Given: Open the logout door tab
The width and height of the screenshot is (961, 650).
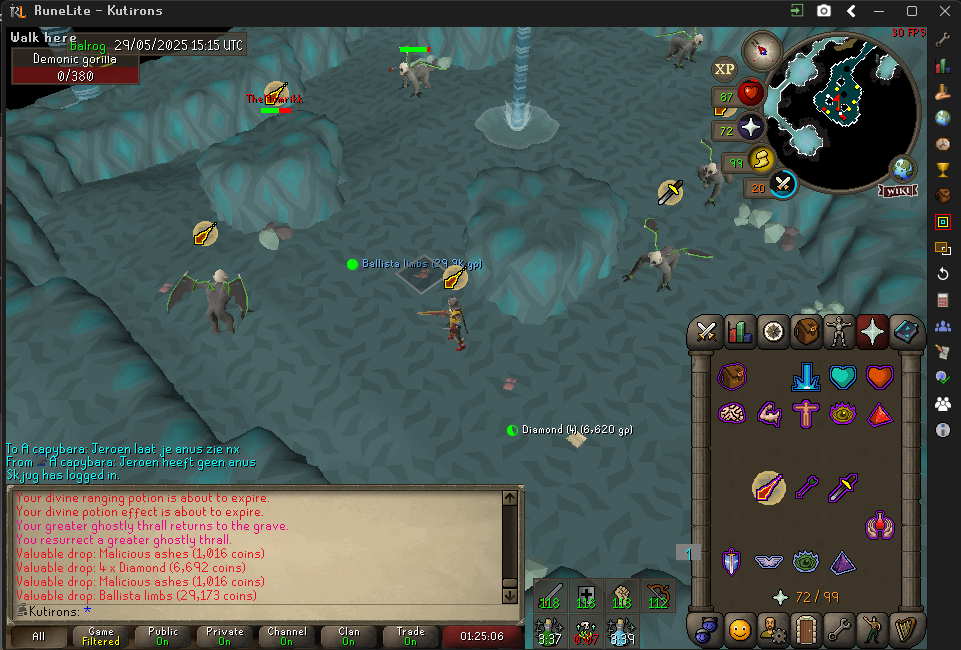Looking at the screenshot, I should tap(806, 630).
